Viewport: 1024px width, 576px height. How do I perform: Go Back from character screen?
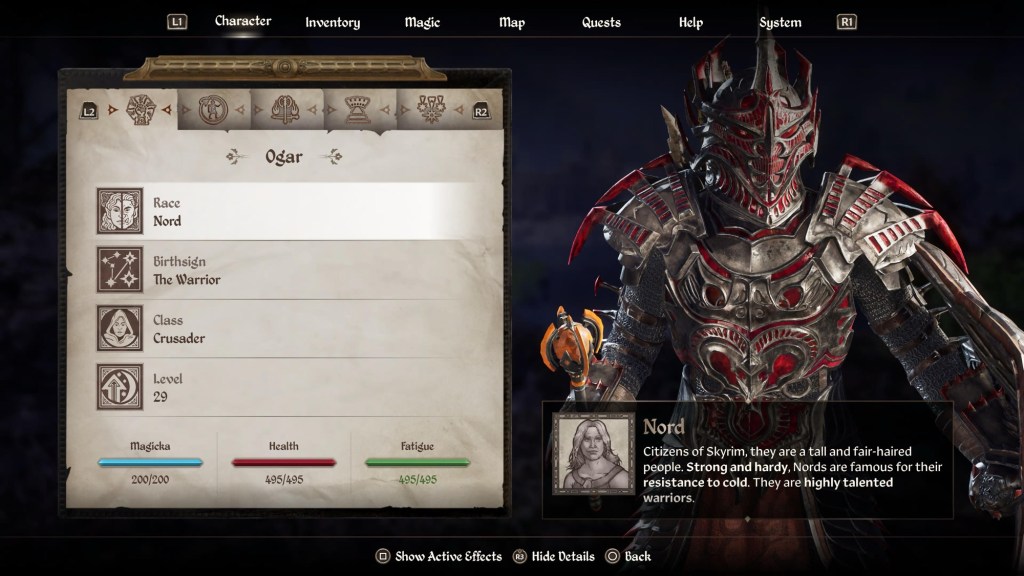click(x=628, y=556)
